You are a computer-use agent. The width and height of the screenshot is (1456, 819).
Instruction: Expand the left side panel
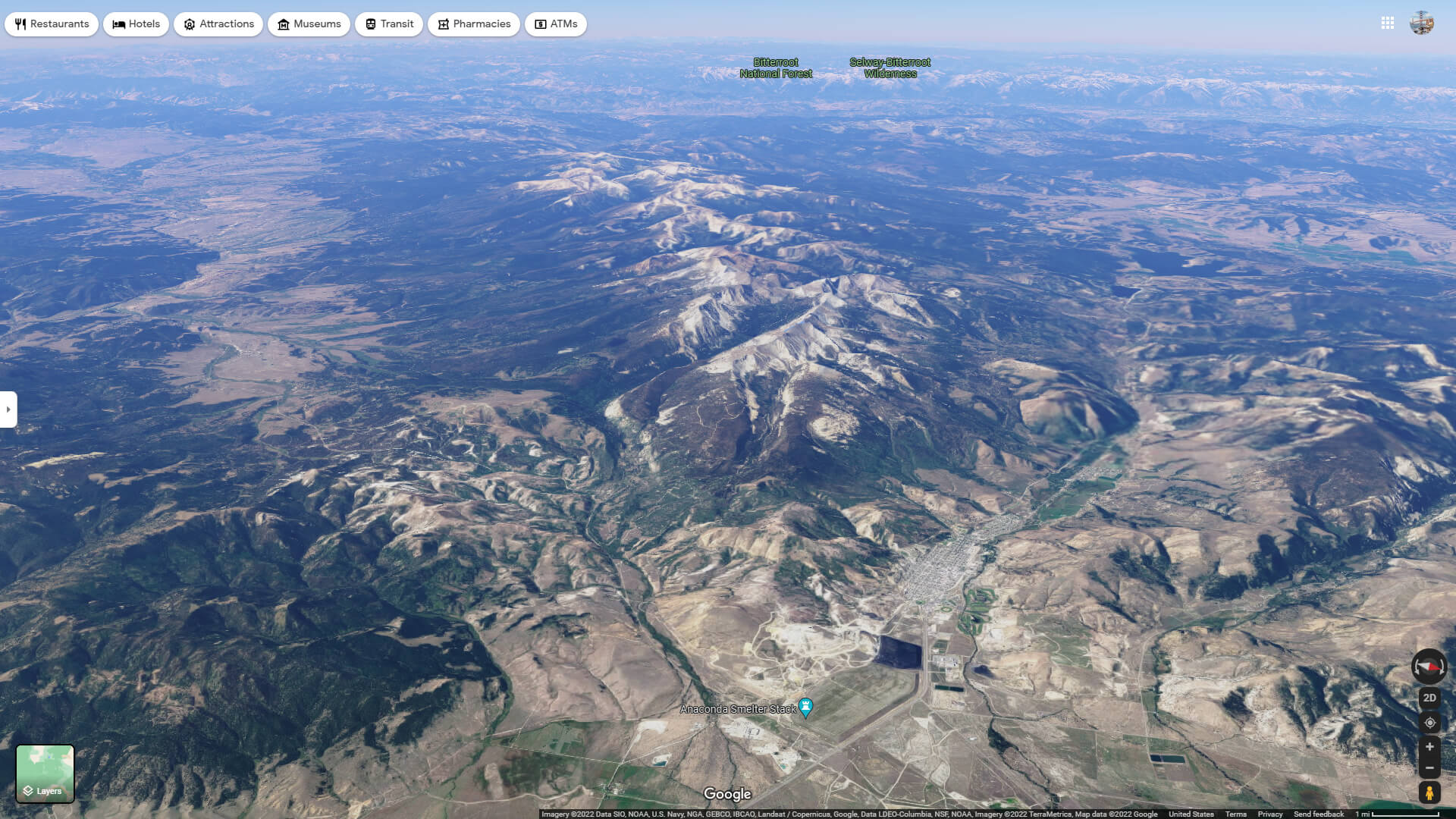point(8,409)
